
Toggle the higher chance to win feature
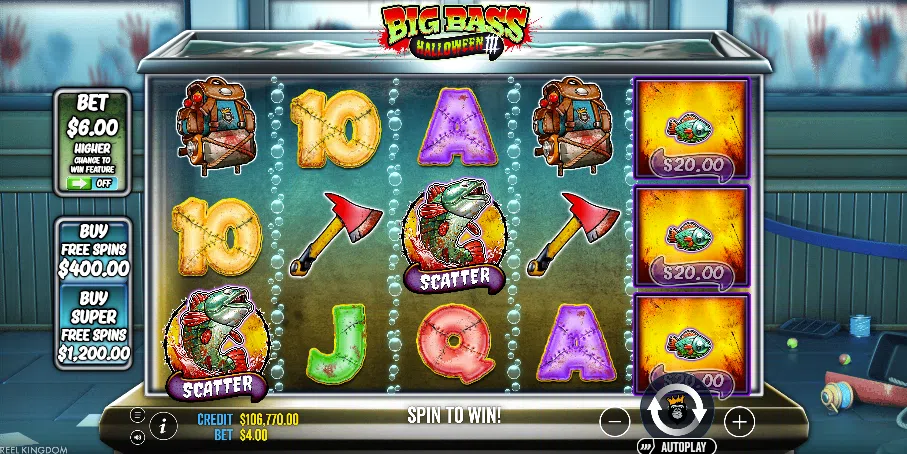[92, 184]
